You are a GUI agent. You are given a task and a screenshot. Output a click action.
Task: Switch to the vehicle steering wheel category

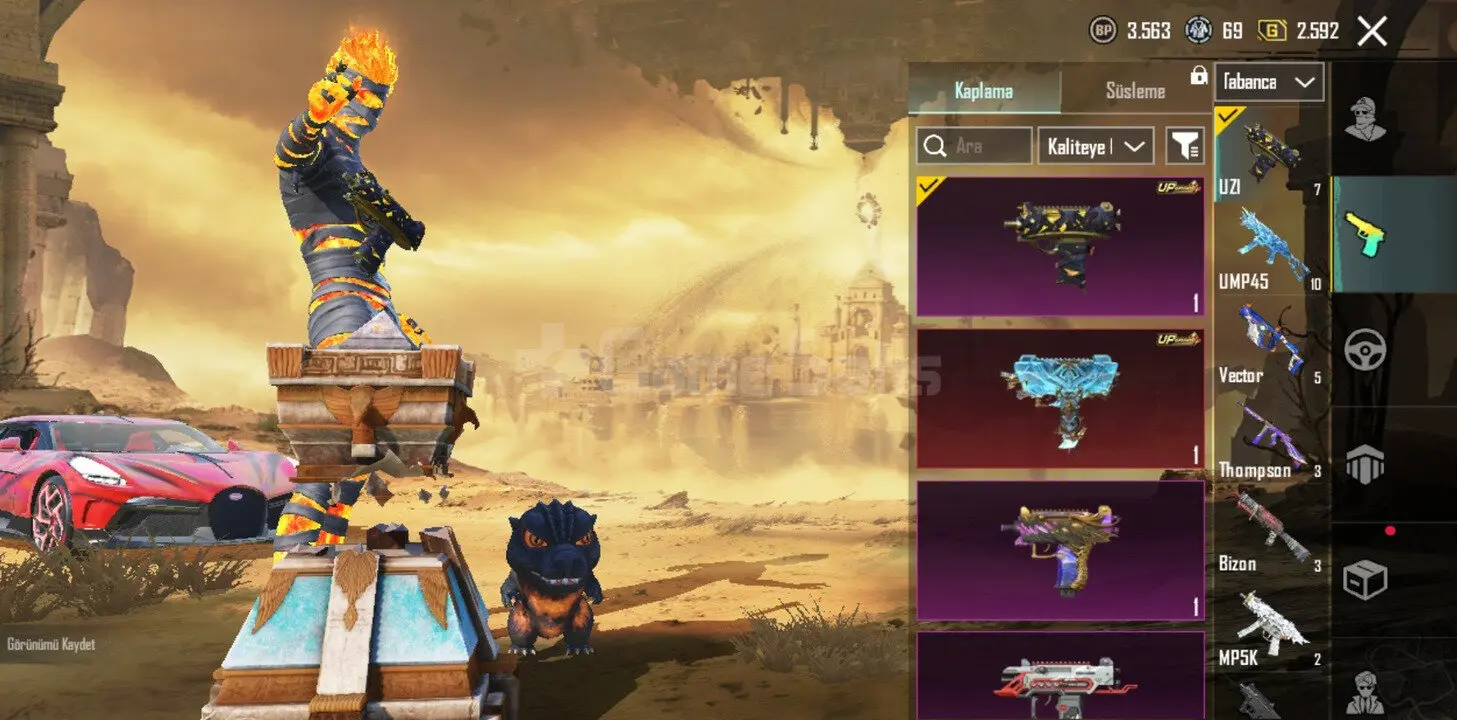[1363, 350]
